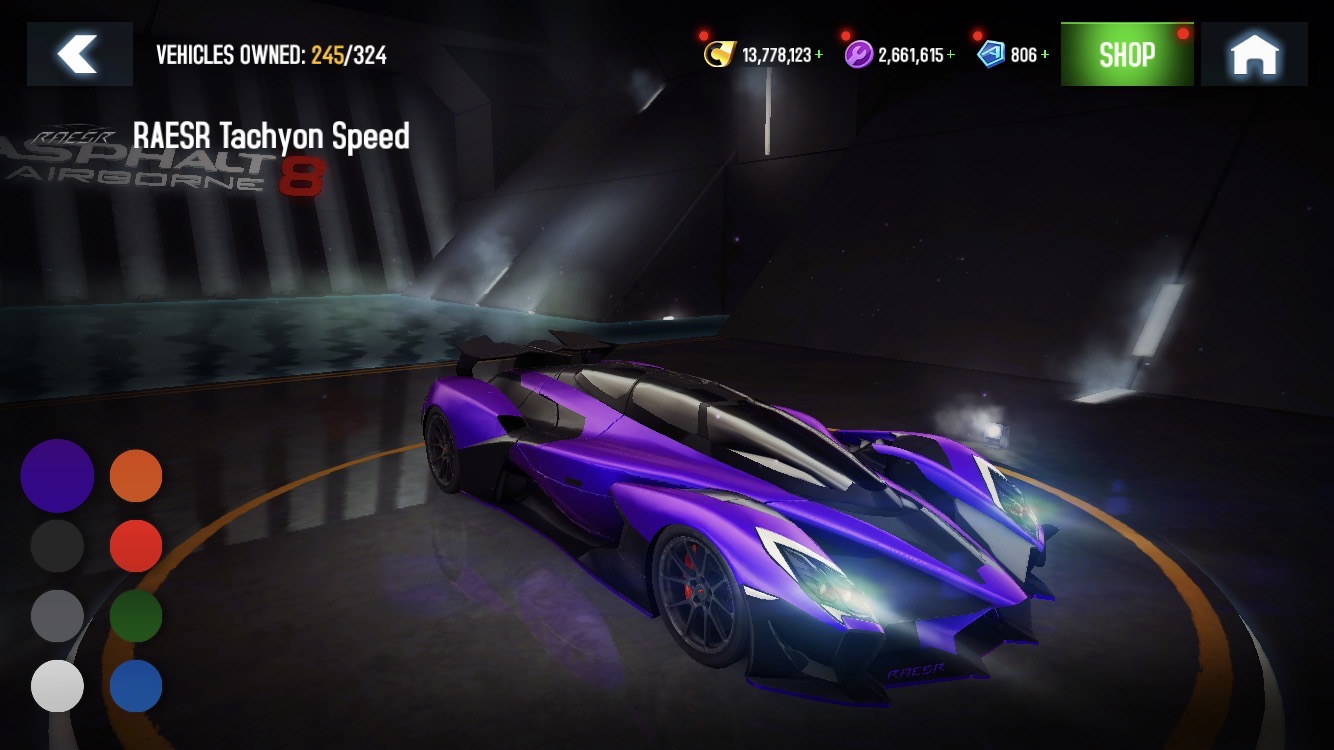This screenshot has height=750, width=1334.
Task: Select the dark gray paint swatch
Action: point(57,546)
